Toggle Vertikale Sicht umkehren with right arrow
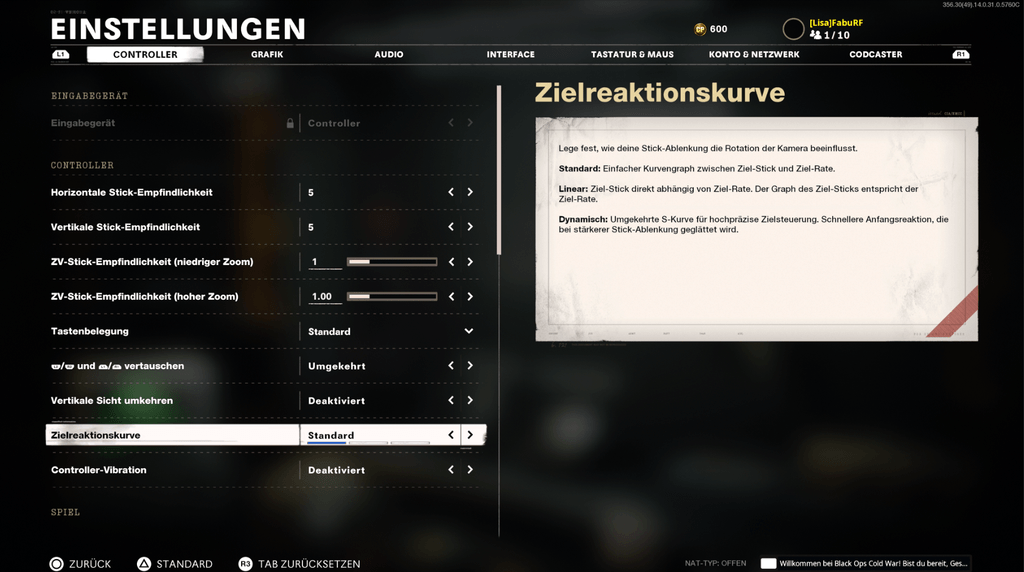This screenshot has height=572, width=1024. (470, 401)
